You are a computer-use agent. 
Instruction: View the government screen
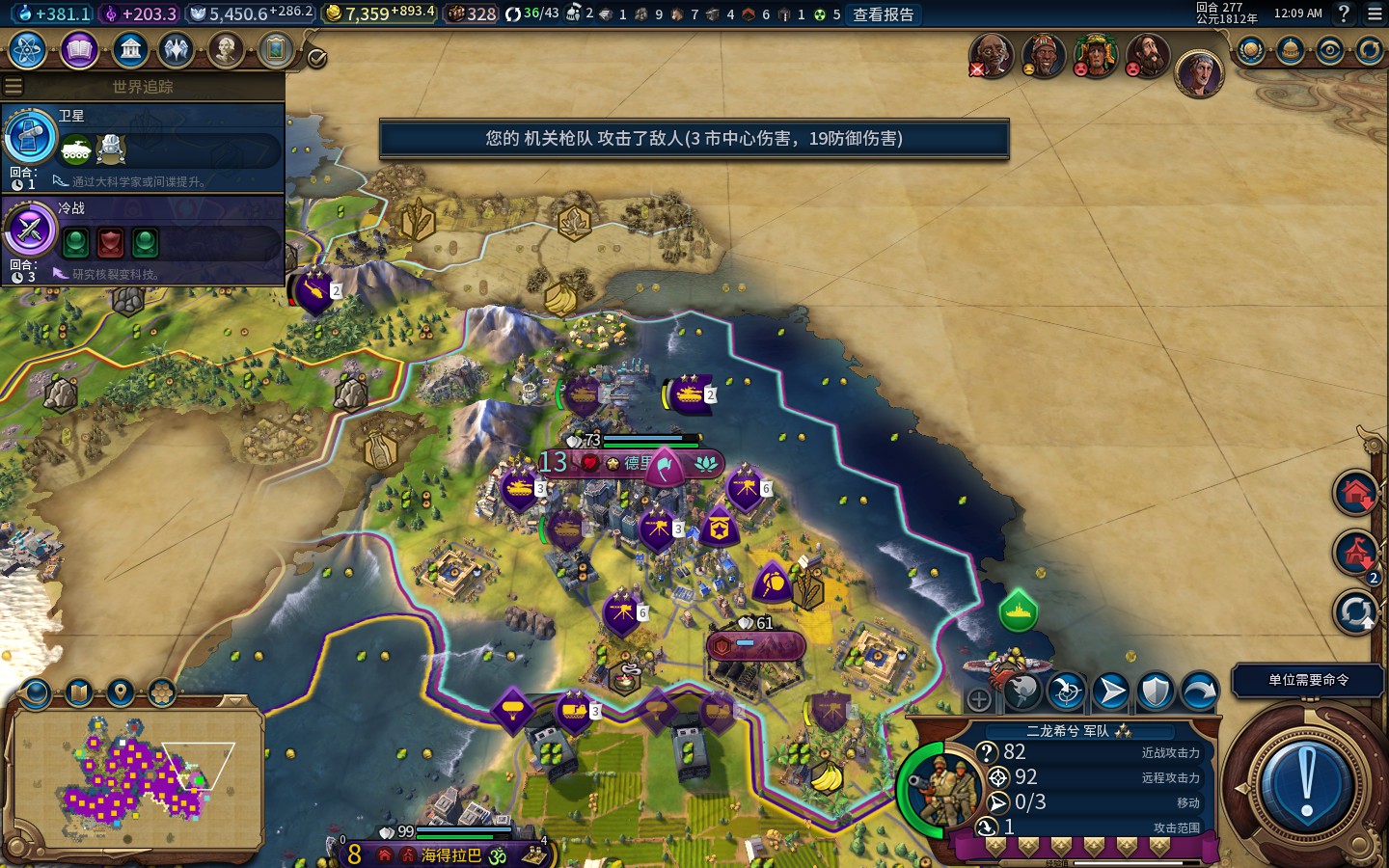pos(129,49)
